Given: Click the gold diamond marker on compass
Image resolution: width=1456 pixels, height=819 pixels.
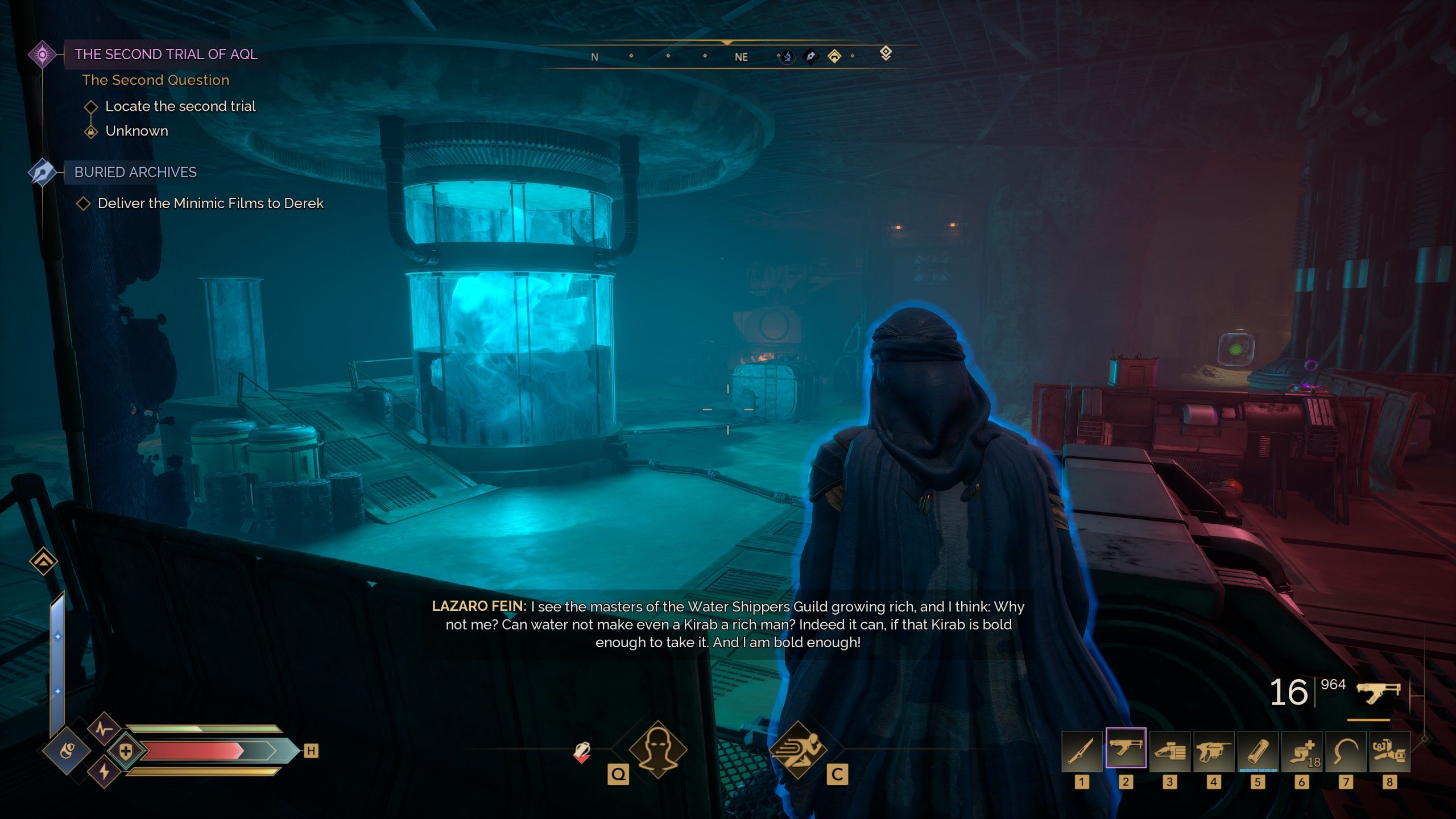Looking at the screenshot, I should pyautogui.click(x=834, y=56).
